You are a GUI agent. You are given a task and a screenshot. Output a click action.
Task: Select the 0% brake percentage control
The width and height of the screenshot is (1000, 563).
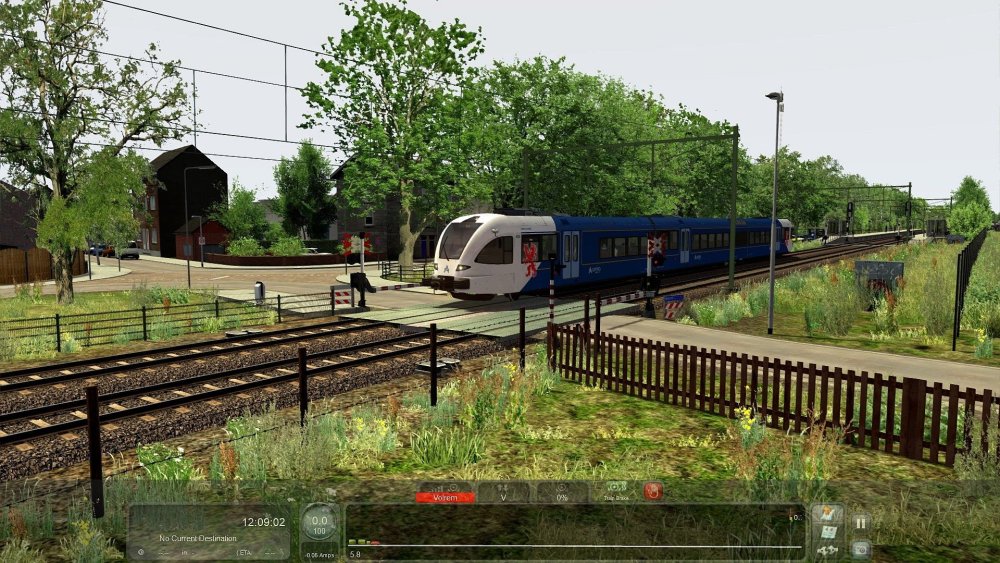[562, 493]
